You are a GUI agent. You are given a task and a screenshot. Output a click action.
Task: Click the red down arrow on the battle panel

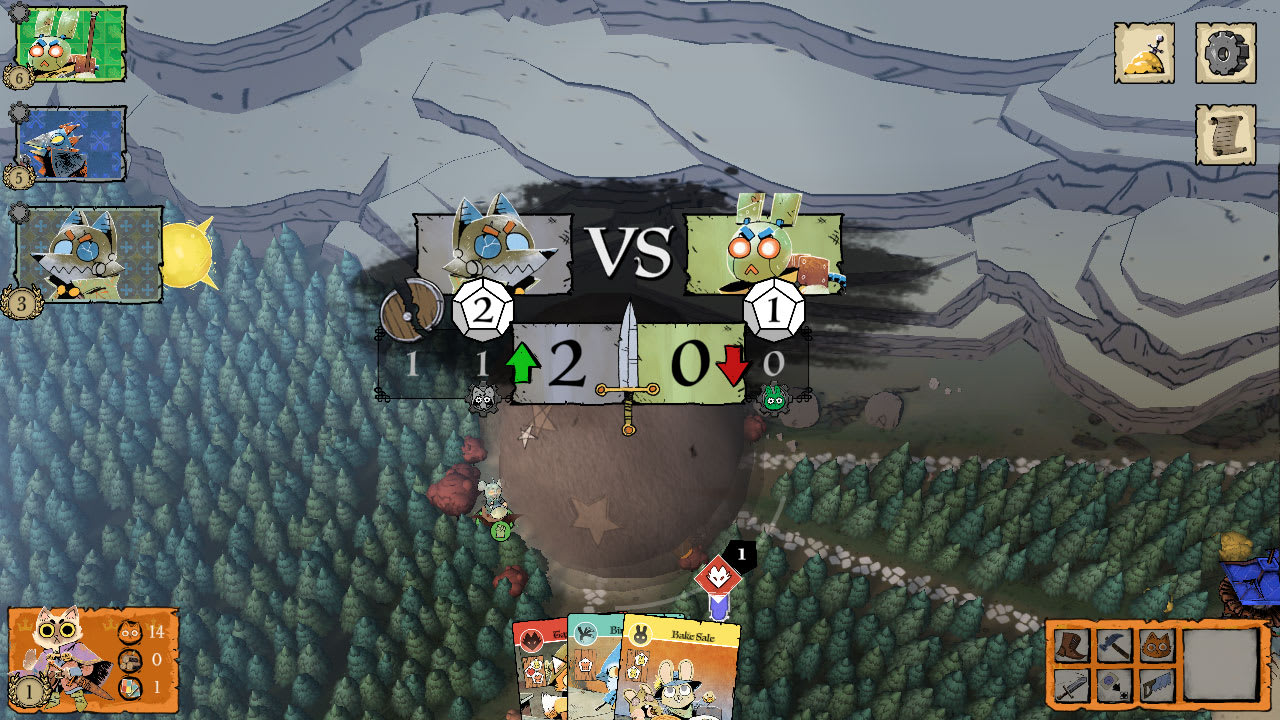point(731,363)
